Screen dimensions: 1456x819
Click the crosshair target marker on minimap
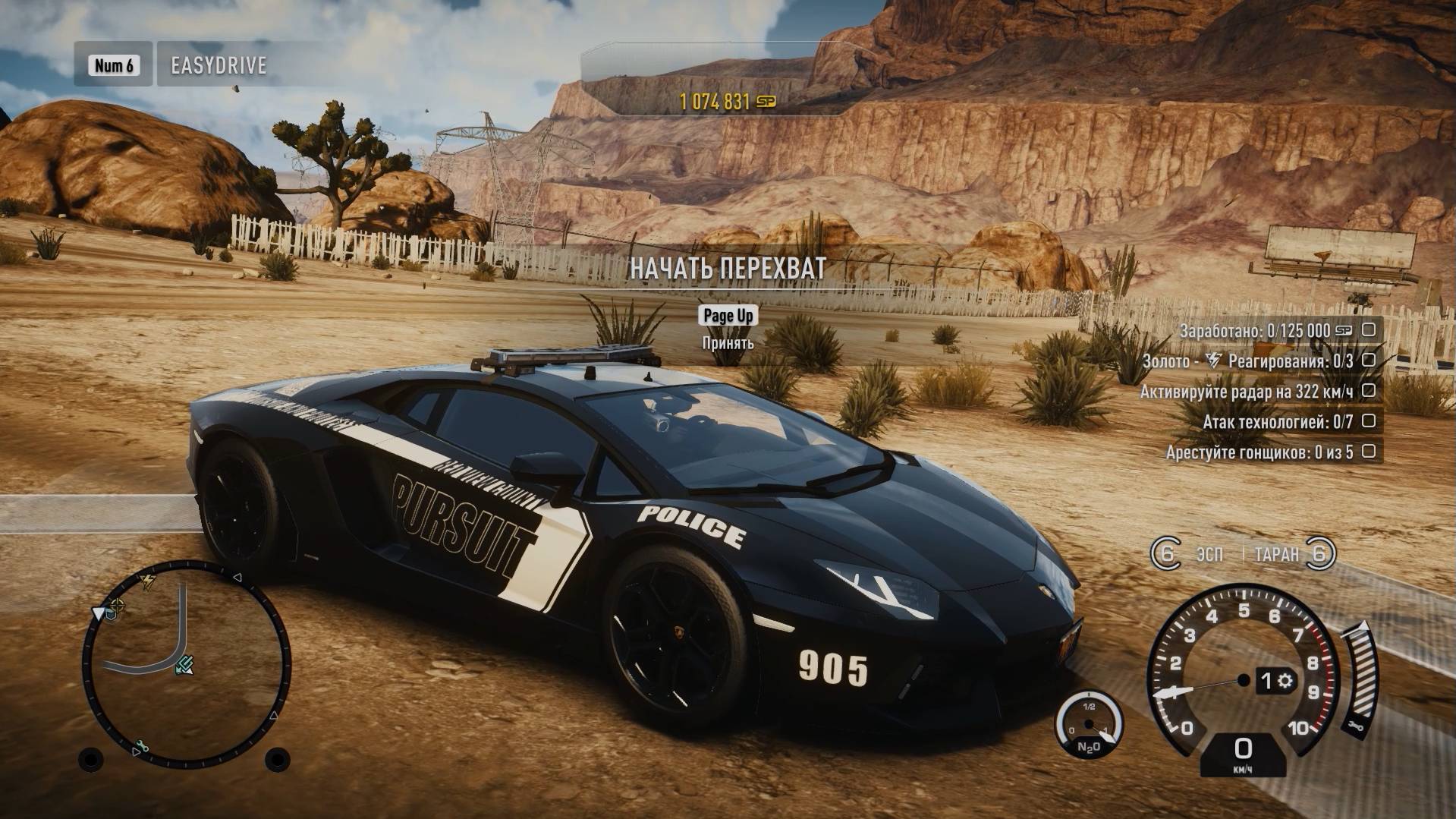(117, 605)
